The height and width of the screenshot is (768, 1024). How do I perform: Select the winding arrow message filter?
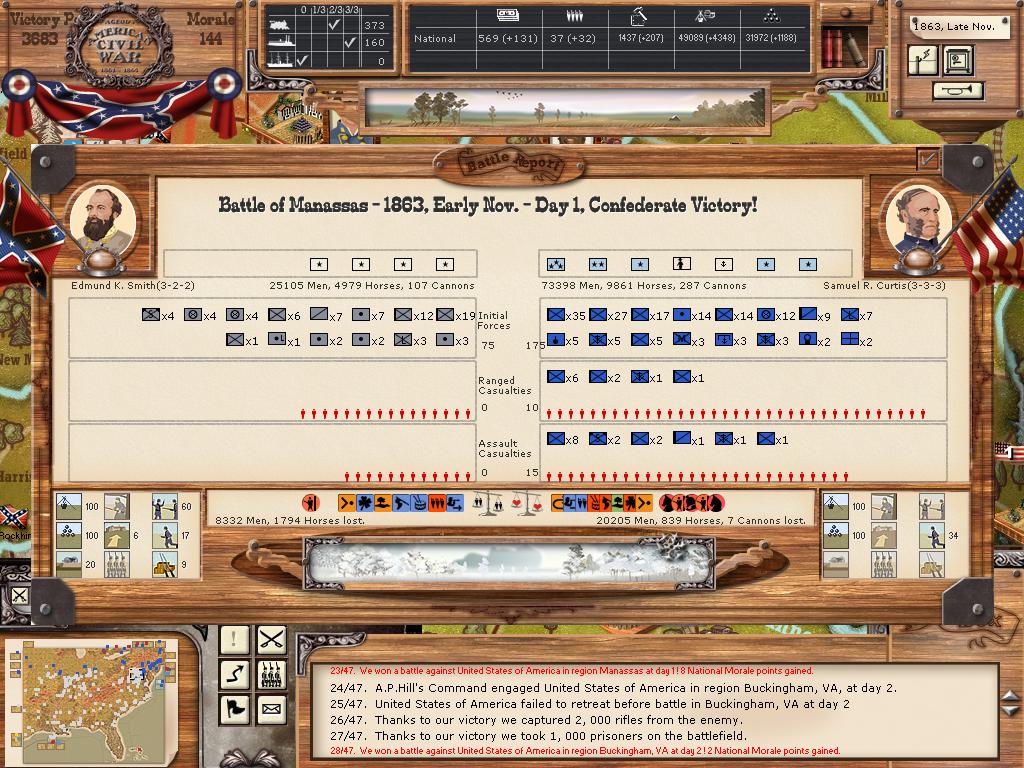click(235, 674)
